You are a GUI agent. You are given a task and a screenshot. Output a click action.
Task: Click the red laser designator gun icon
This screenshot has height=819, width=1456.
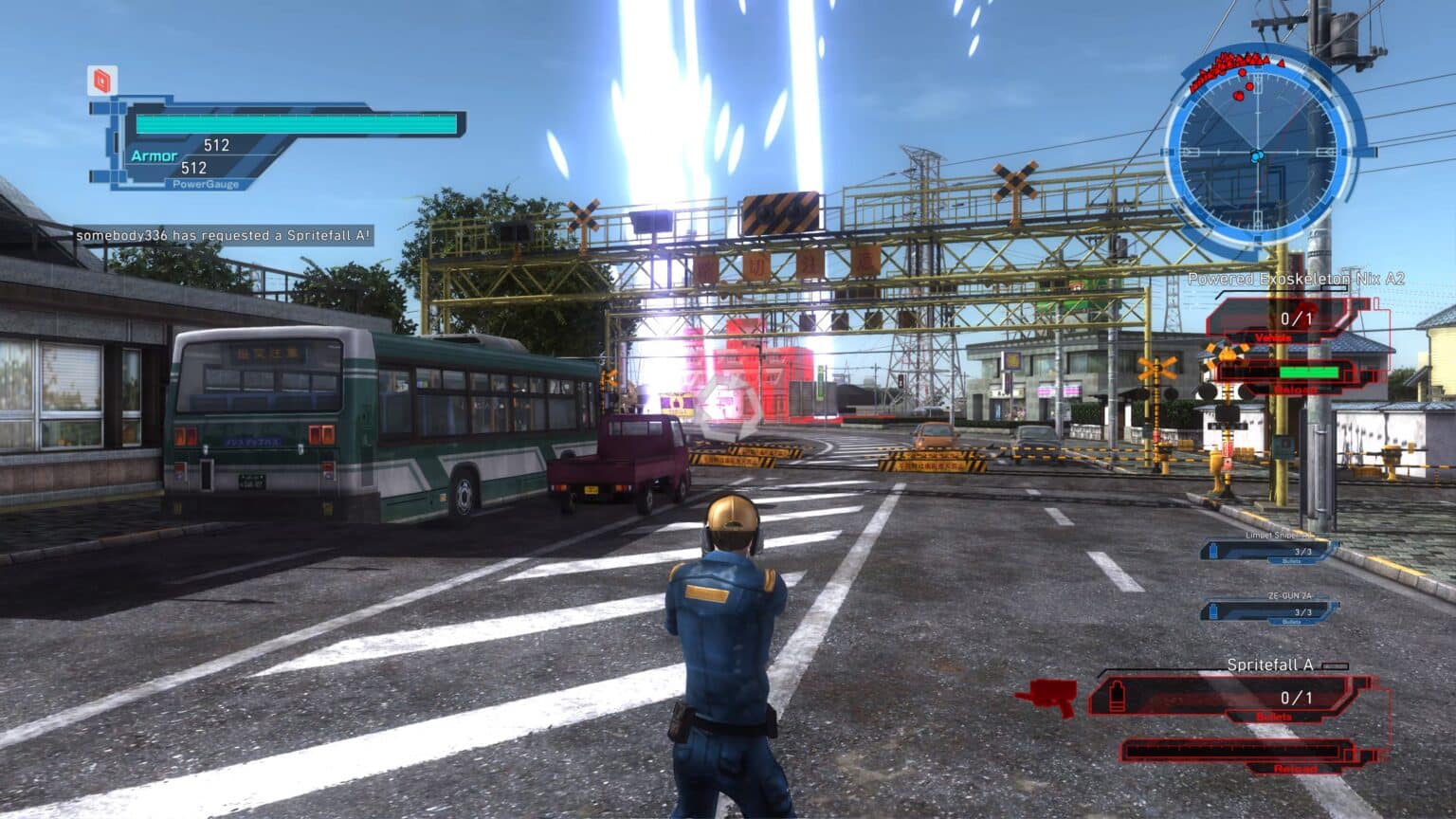[1047, 698]
